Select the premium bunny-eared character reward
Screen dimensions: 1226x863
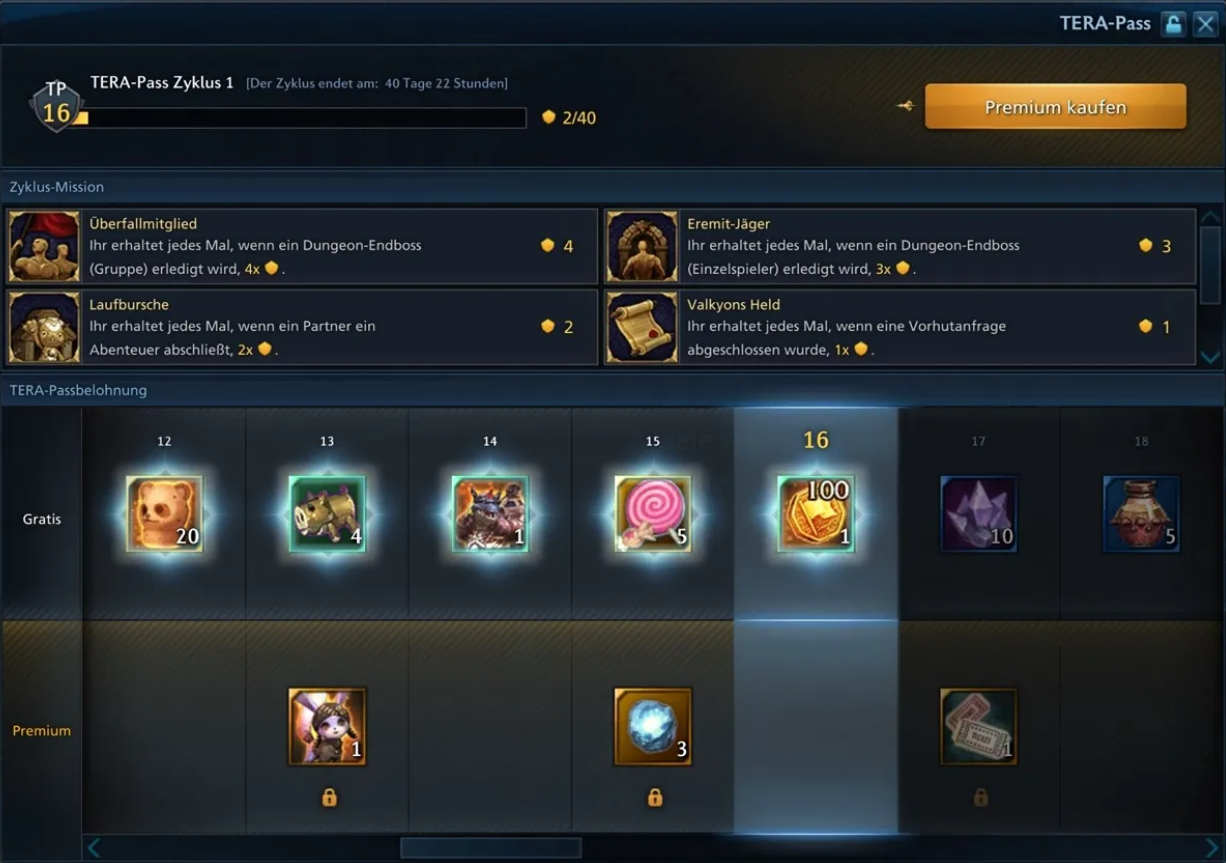point(327,727)
